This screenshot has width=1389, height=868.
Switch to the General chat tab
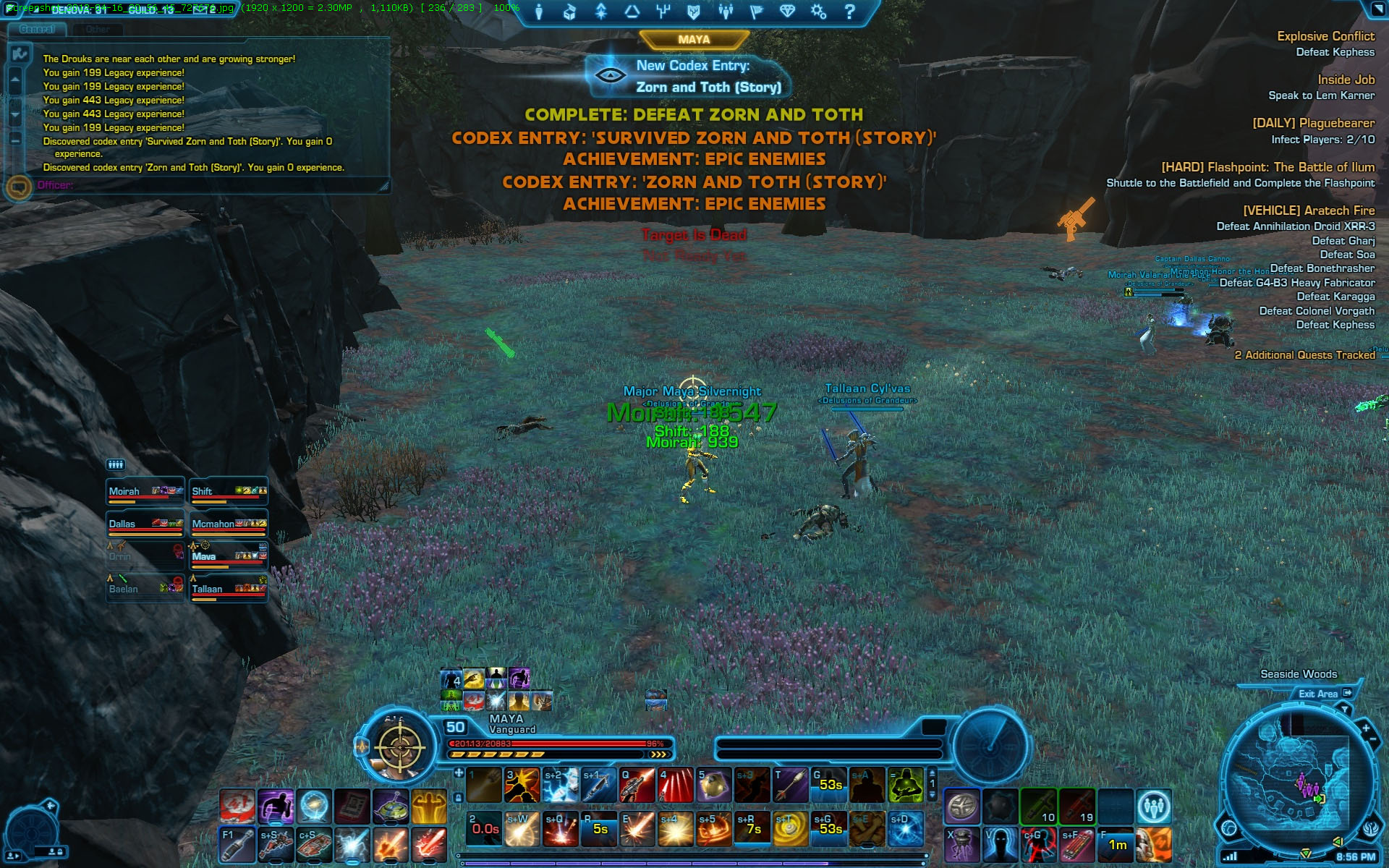pos(37,30)
